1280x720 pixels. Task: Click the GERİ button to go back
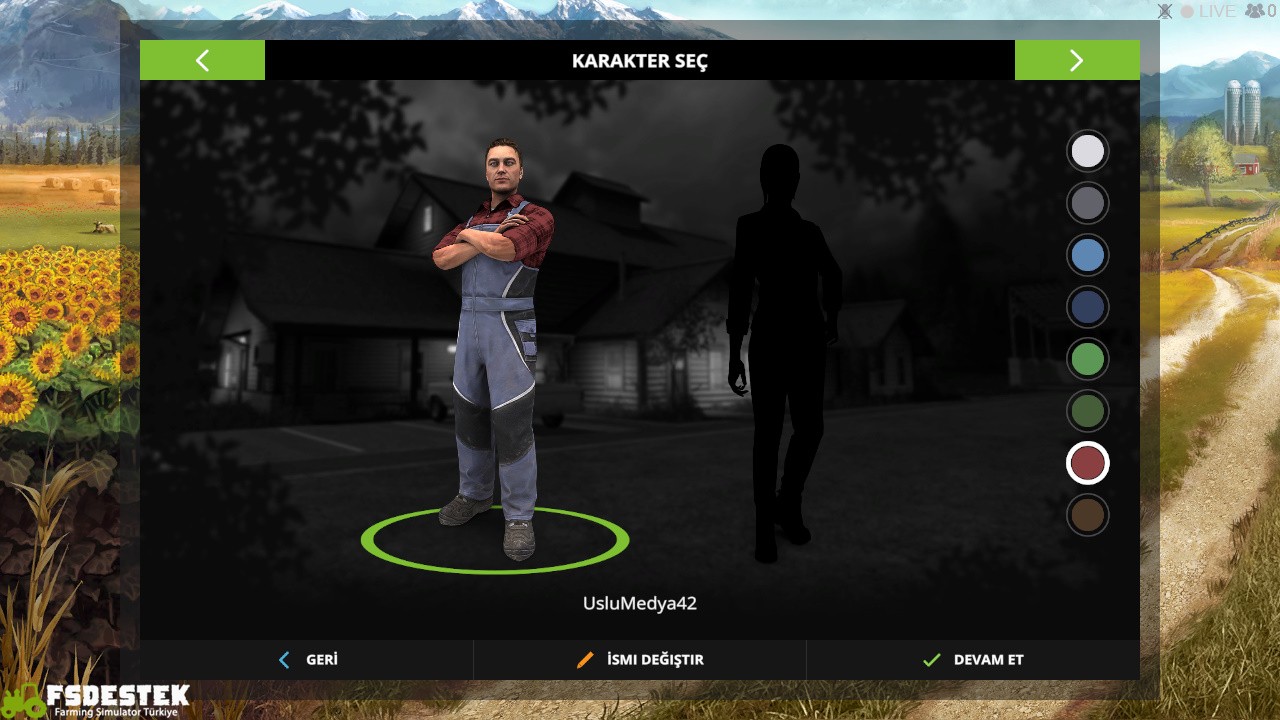[320, 660]
